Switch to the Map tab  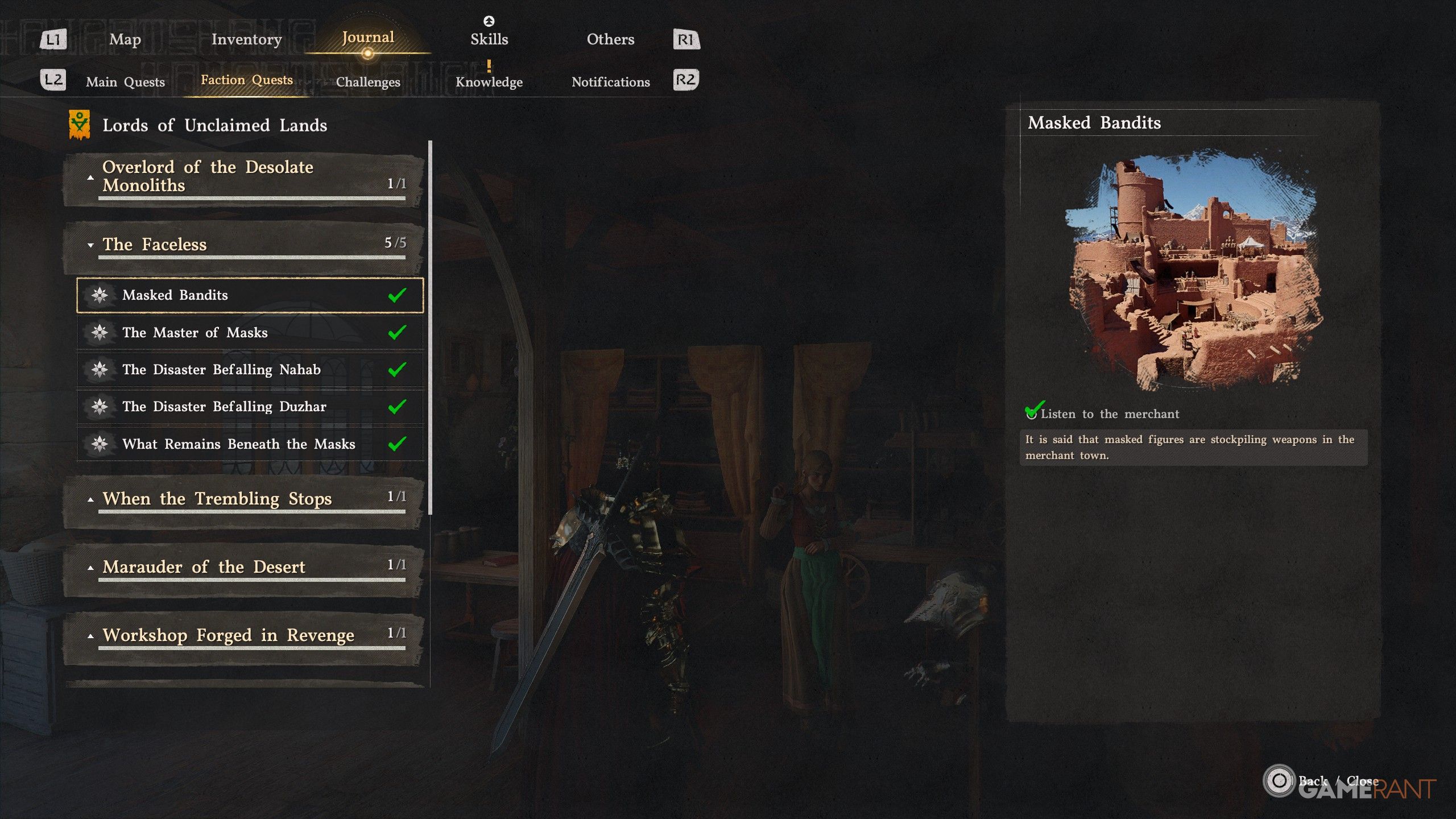coord(125,39)
